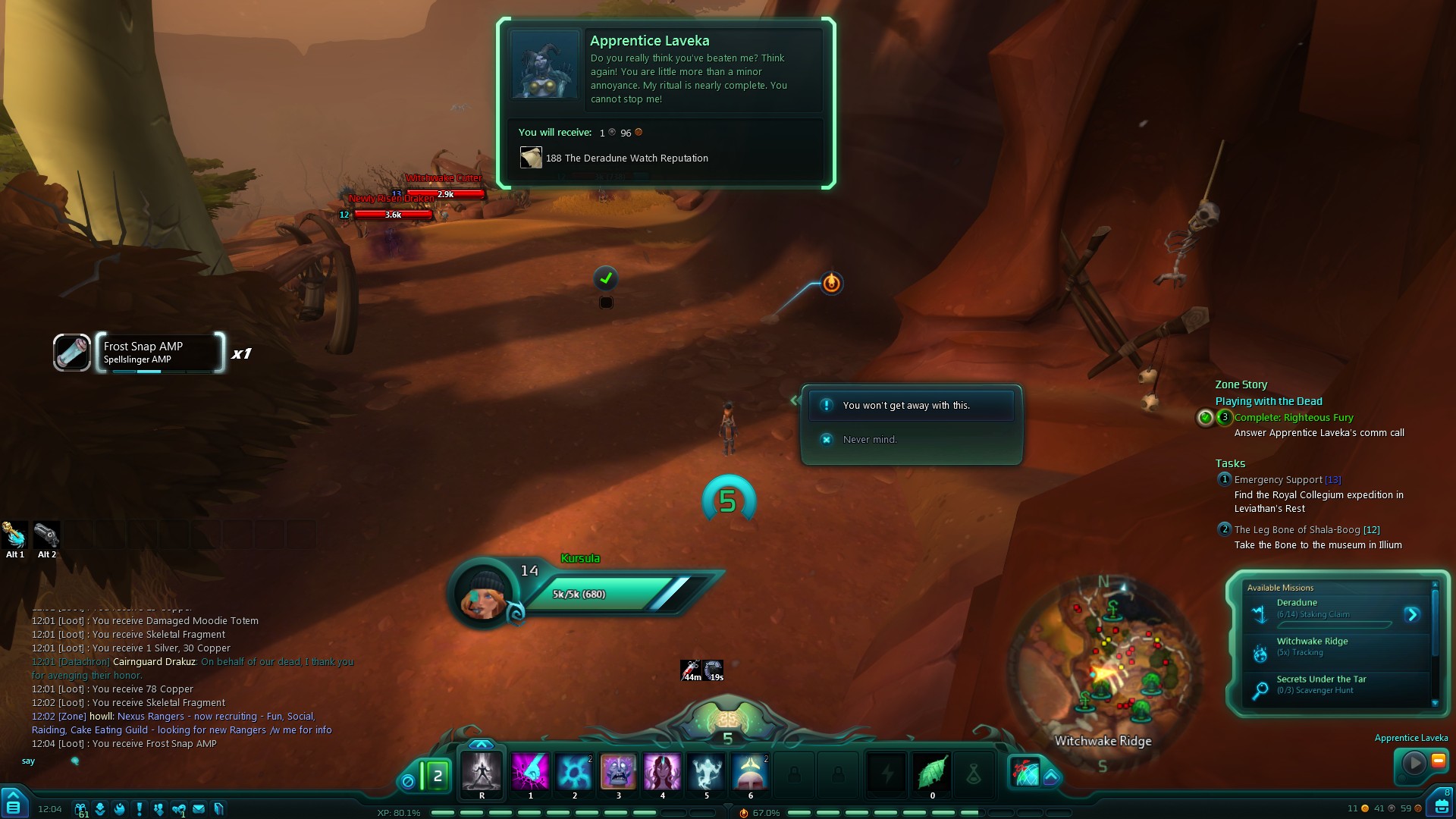Use the blue burst ability in slot 2
Viewport: 1456px width, 819px height.
[574, 771]
